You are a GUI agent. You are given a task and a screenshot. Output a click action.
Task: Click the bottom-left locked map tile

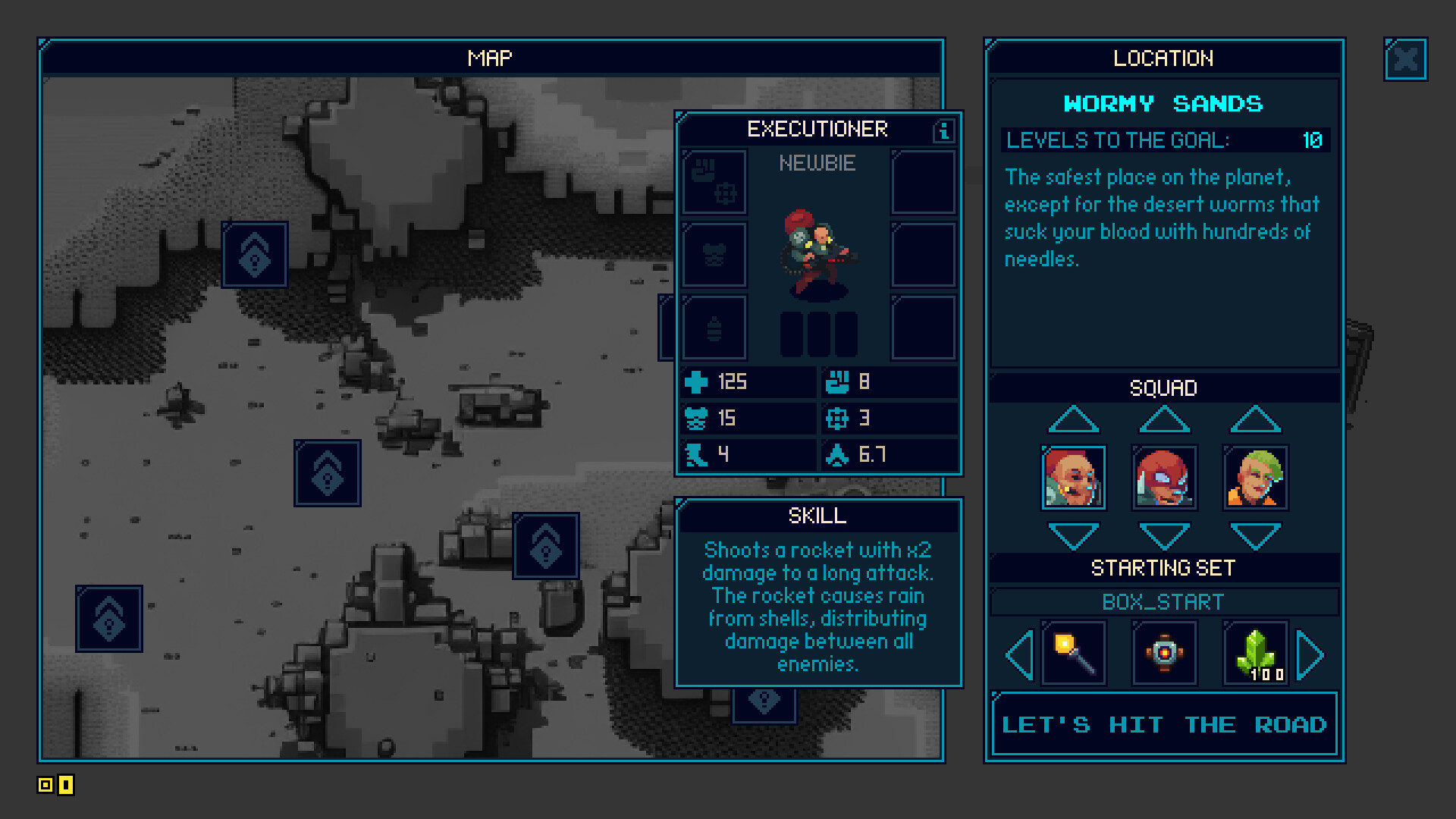click(x=108, y=617)
